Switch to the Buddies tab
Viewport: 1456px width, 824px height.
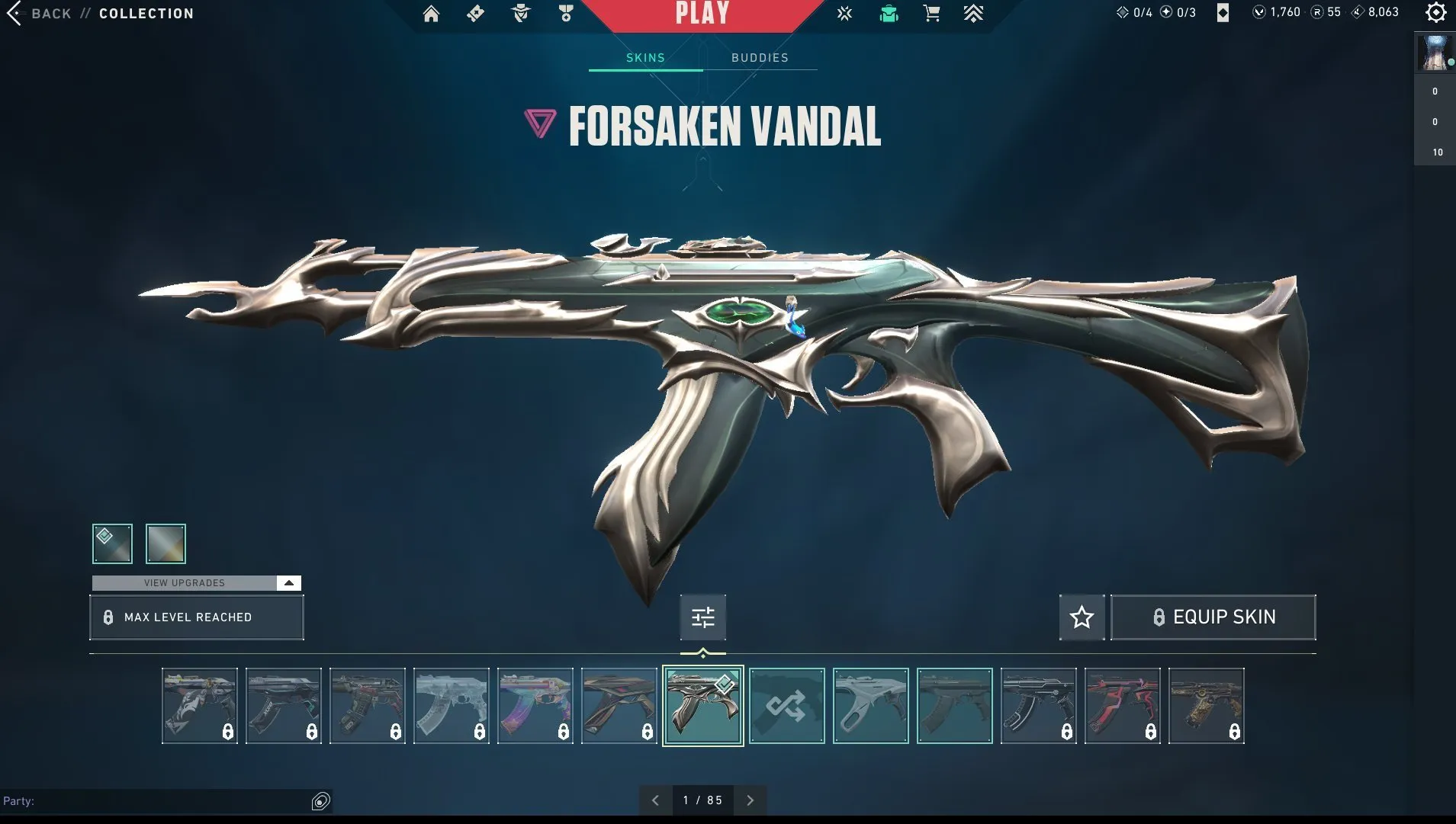tap(759, 57)
